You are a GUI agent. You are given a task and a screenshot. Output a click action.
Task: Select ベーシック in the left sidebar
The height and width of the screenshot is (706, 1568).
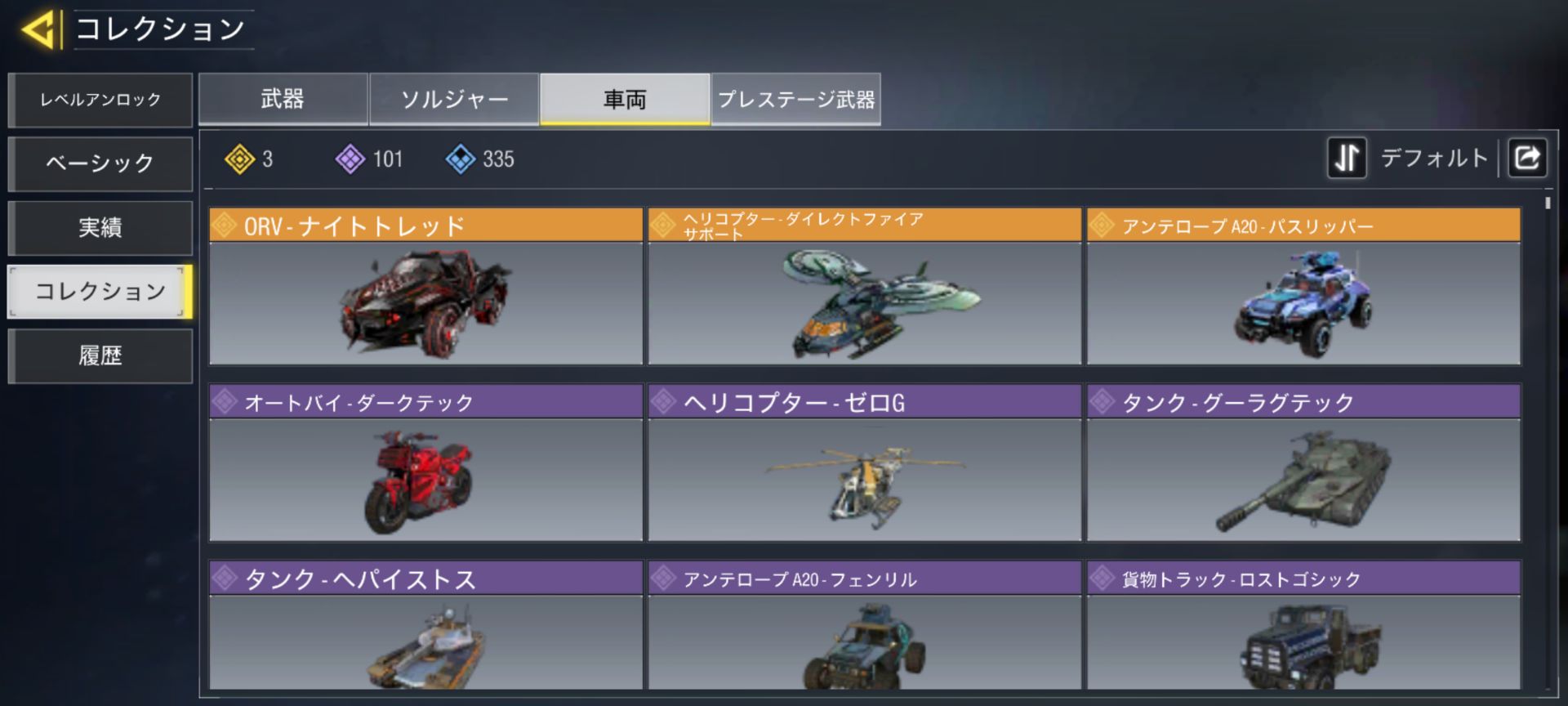point(100,163)
